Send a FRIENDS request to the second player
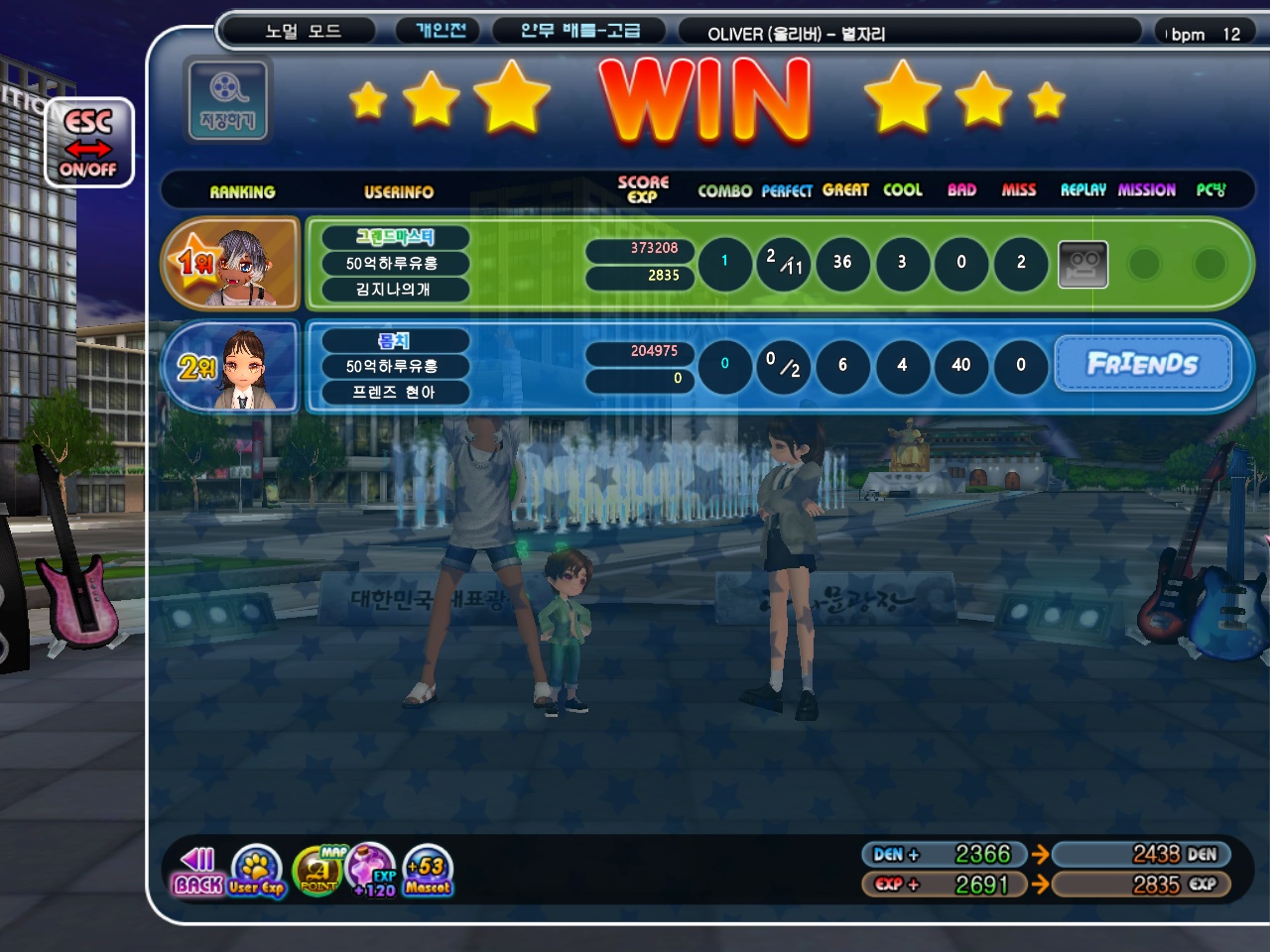 (x=1143, y=364)
